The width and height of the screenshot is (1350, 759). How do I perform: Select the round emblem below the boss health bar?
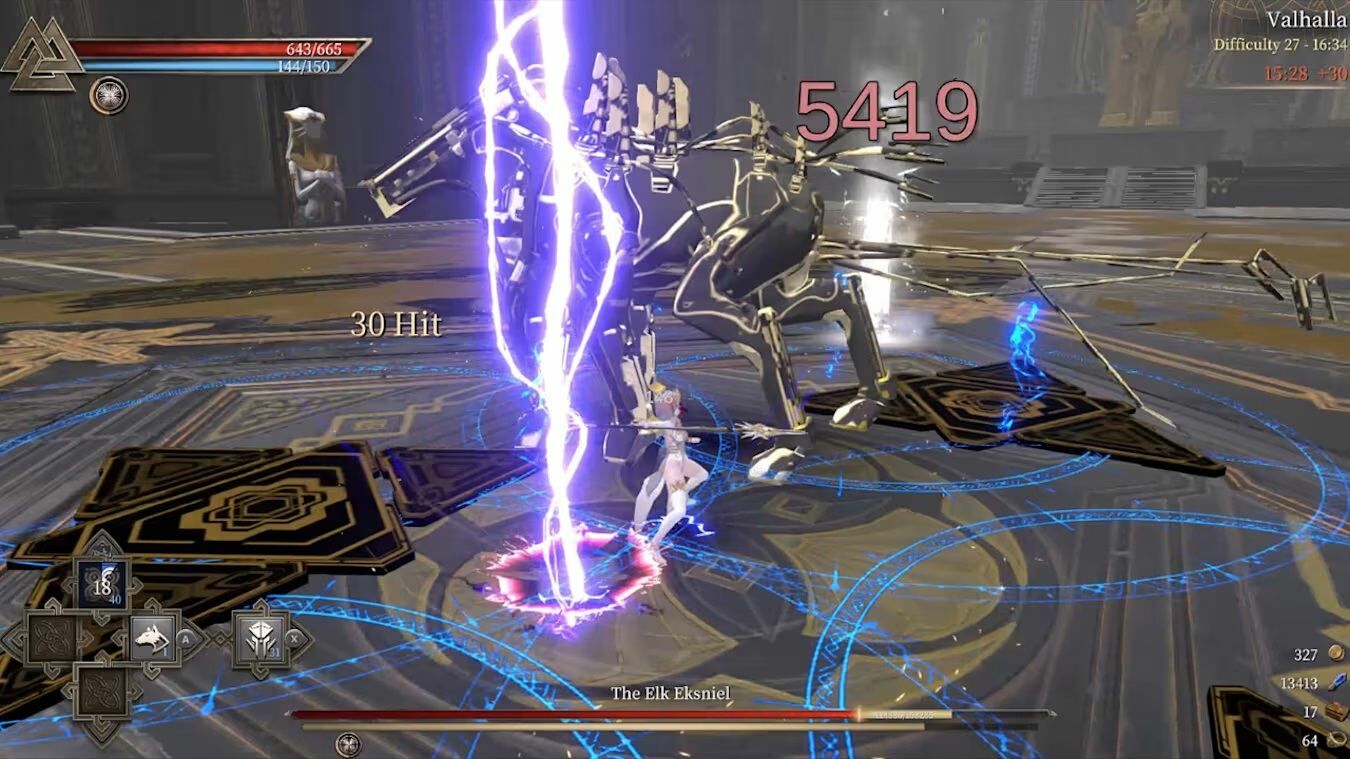(348, 745)
